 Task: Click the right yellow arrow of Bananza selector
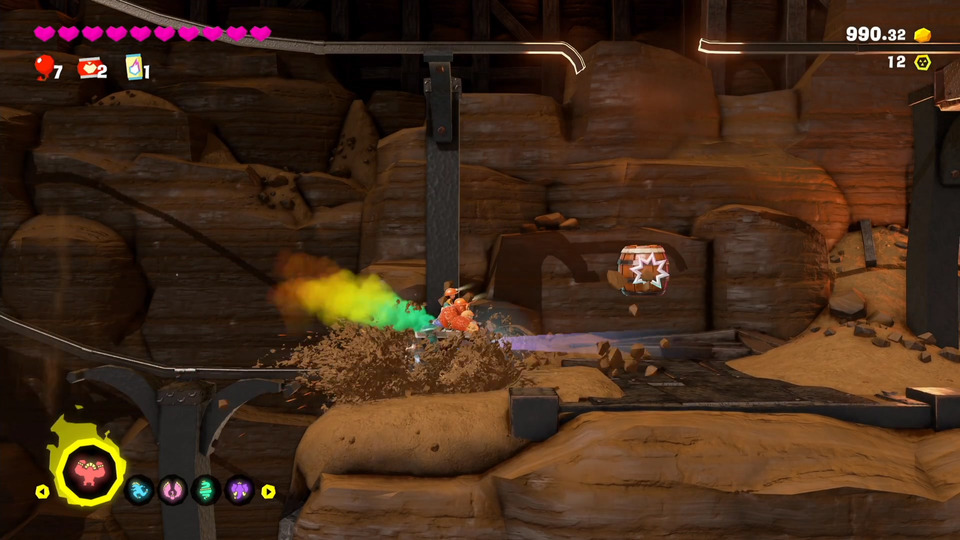point(268,491)
